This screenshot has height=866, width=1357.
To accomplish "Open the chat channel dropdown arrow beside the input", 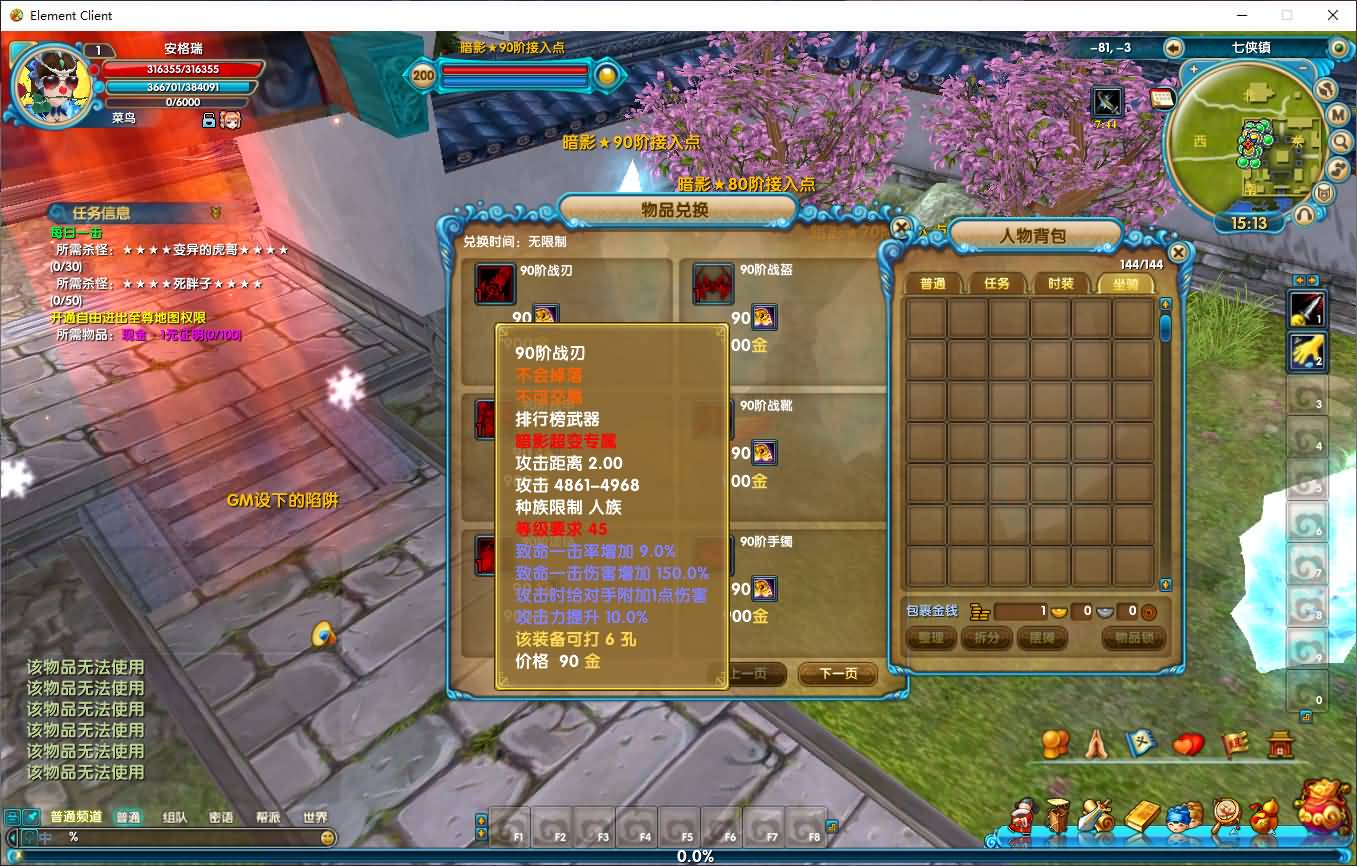I will pyautogui.click(x=12, y=838).
